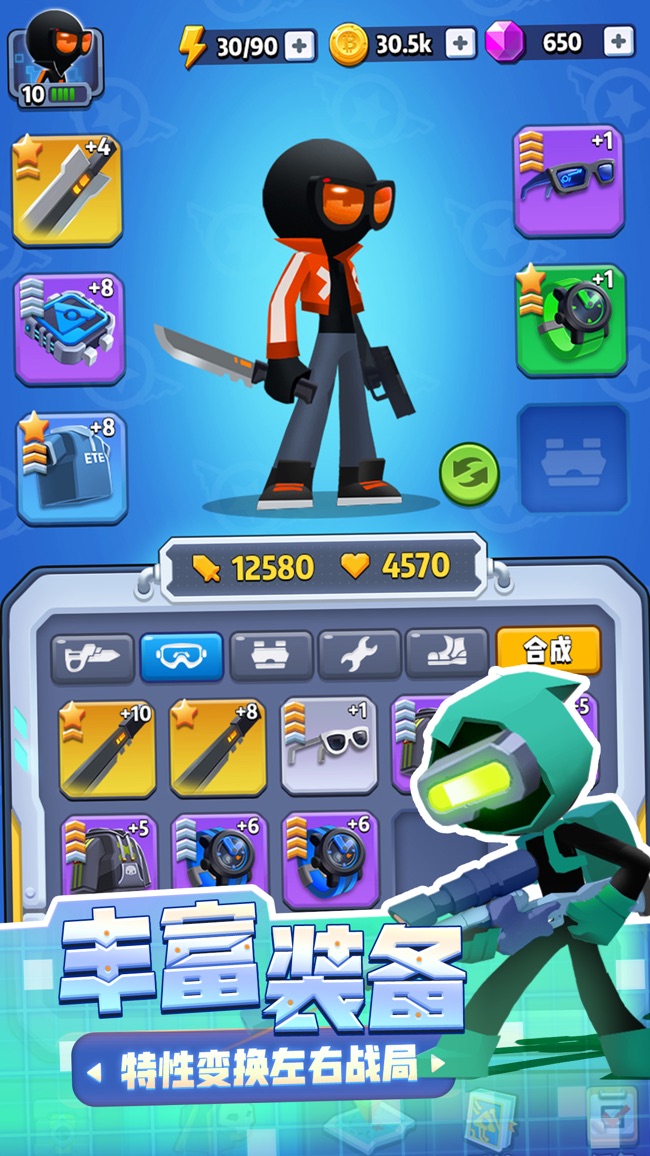Switch to the goggles category tab
The image size is (650, 1156).
pyautogui.click(x=181, y=656)
